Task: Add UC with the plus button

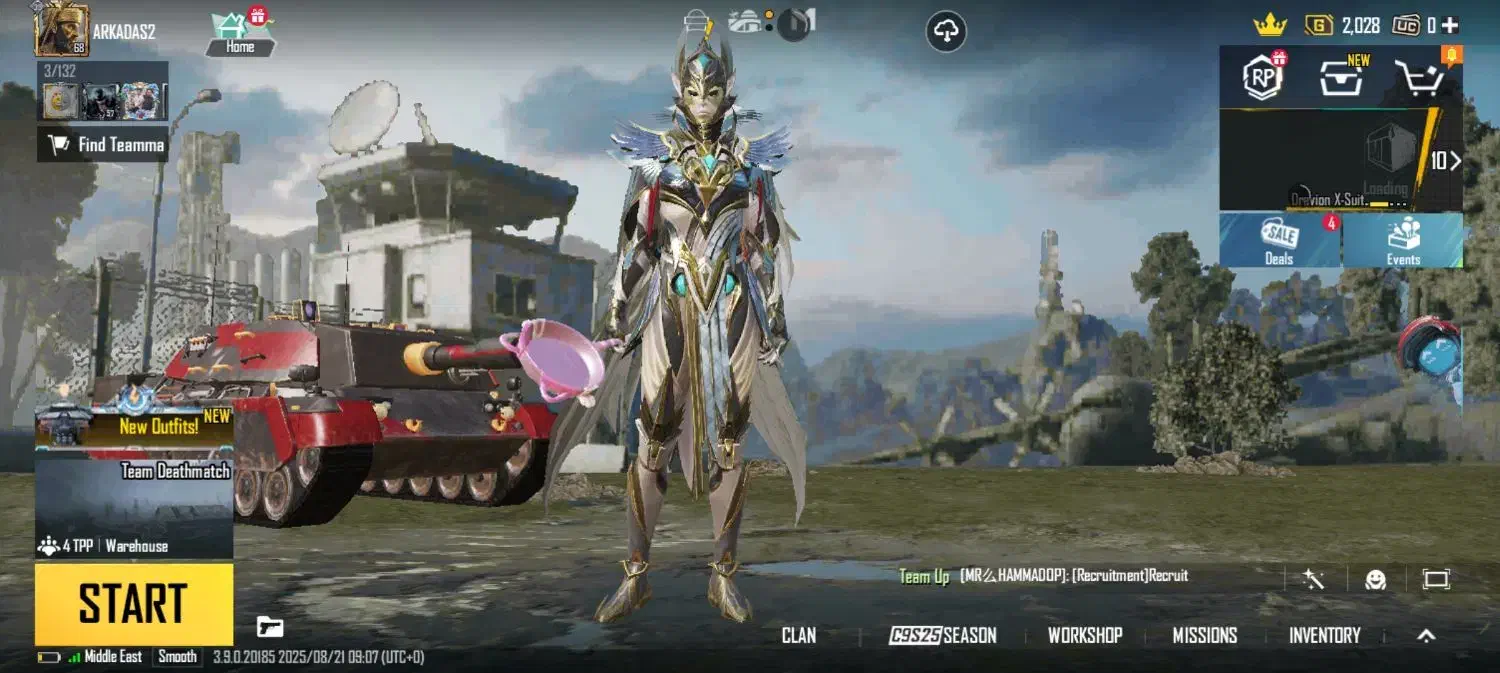Action: pyautogui.click(x=1451, y=25)
